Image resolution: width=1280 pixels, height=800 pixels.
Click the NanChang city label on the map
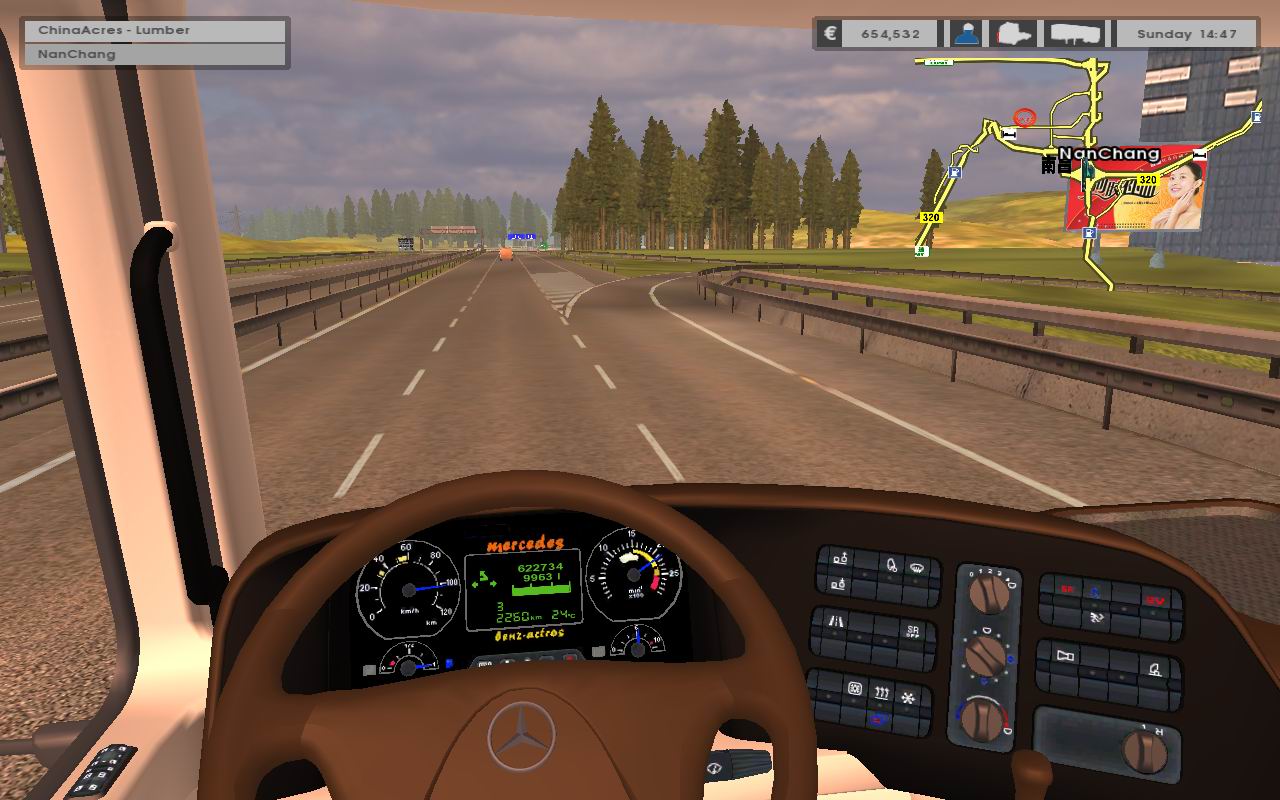pyautogui.click(x=1109, y=154)
